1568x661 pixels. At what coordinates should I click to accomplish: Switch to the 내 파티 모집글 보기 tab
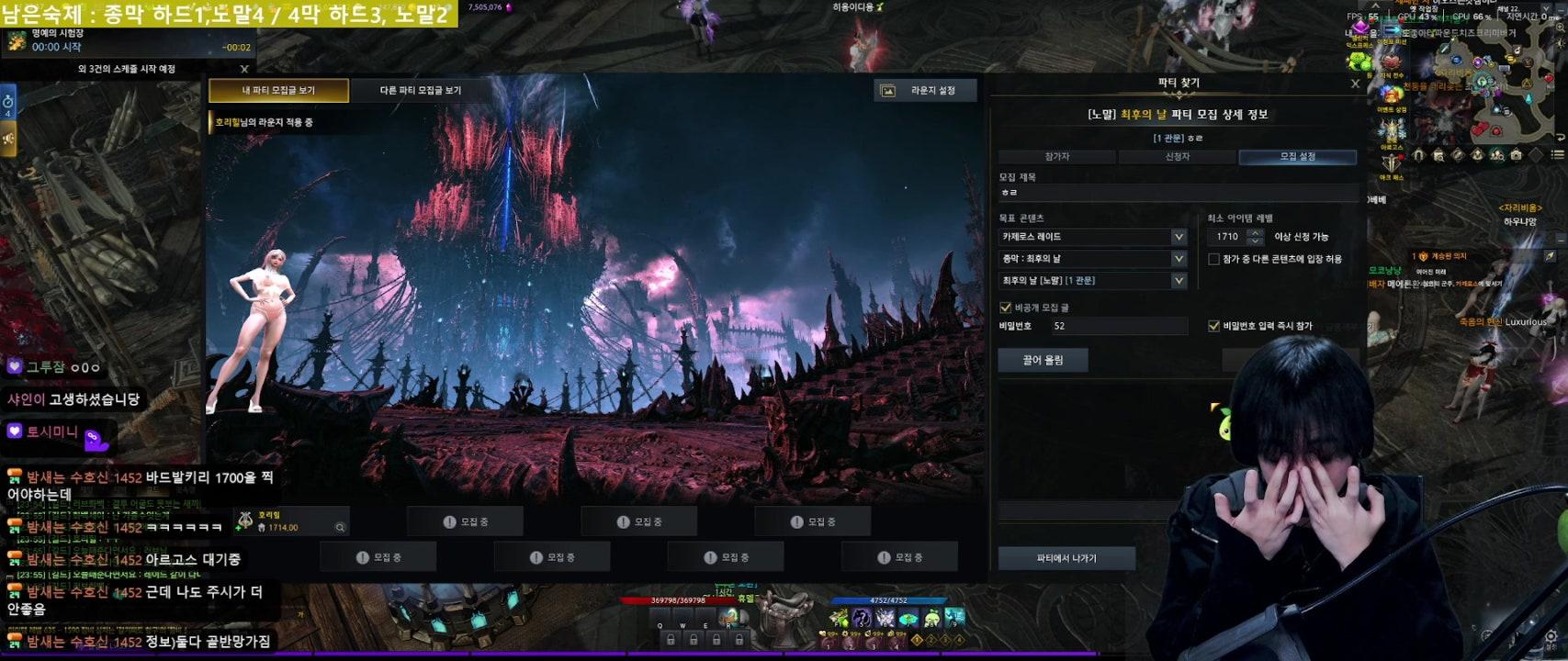(278, 90)
